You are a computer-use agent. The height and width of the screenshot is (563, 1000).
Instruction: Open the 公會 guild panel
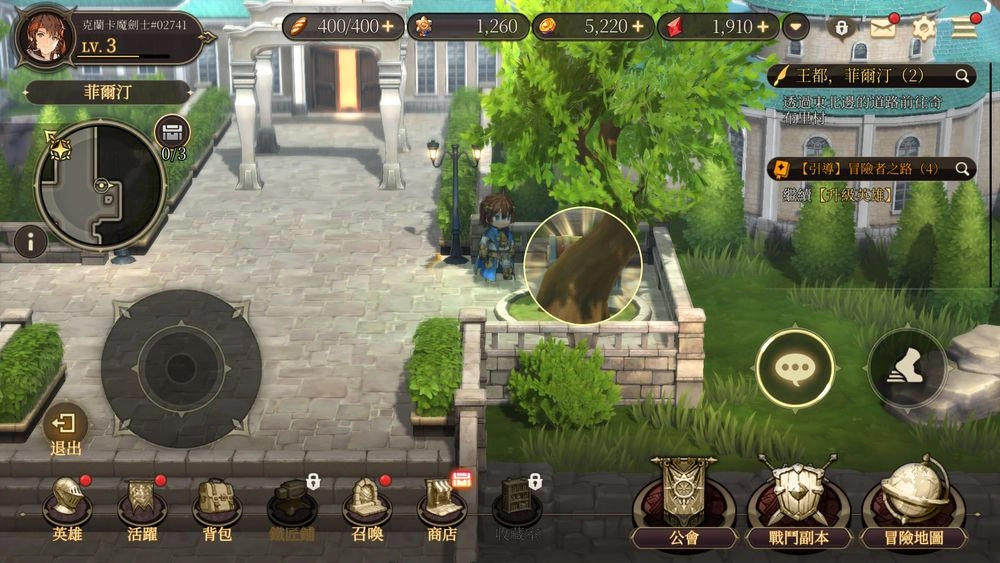pos(683,502)
